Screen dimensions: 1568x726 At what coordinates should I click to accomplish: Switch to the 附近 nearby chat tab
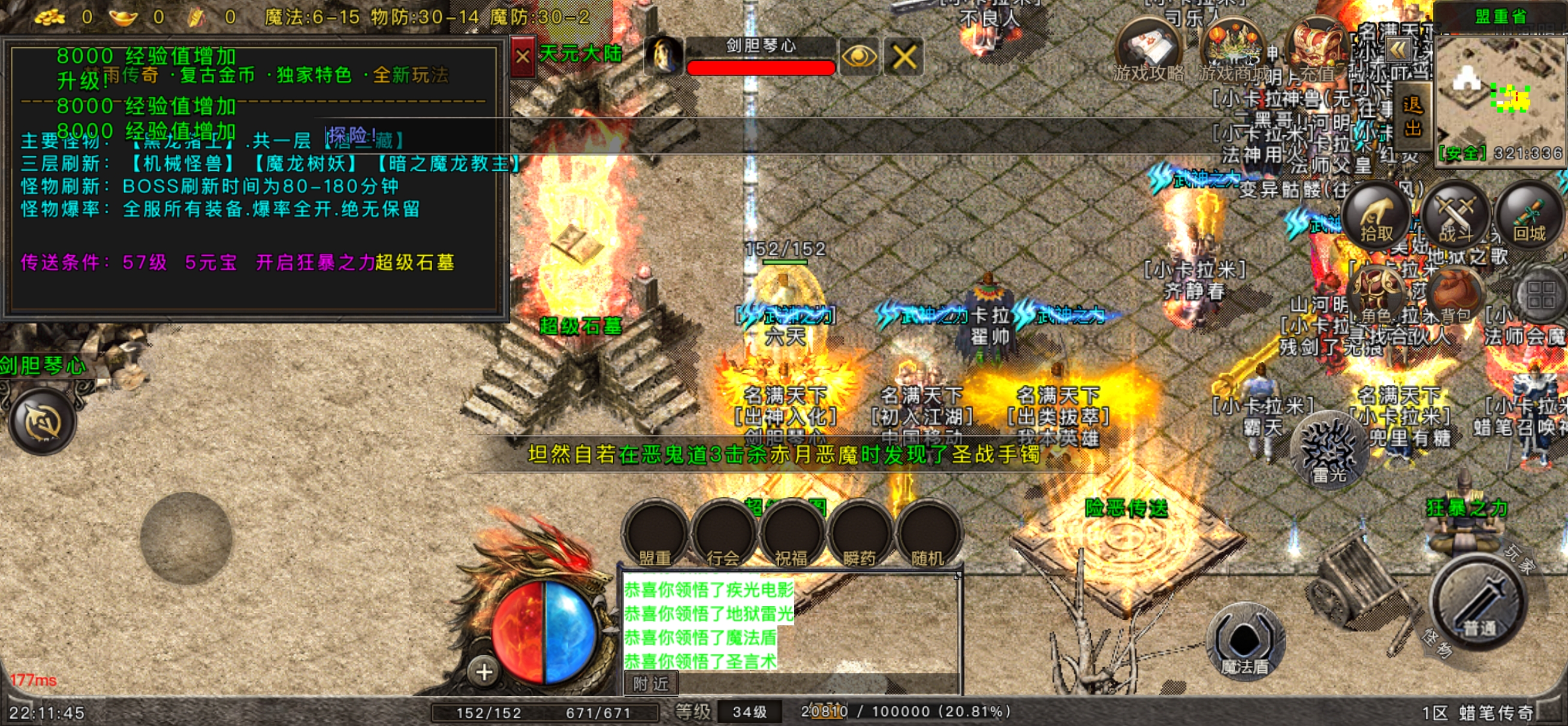click(x=651, y=684)
